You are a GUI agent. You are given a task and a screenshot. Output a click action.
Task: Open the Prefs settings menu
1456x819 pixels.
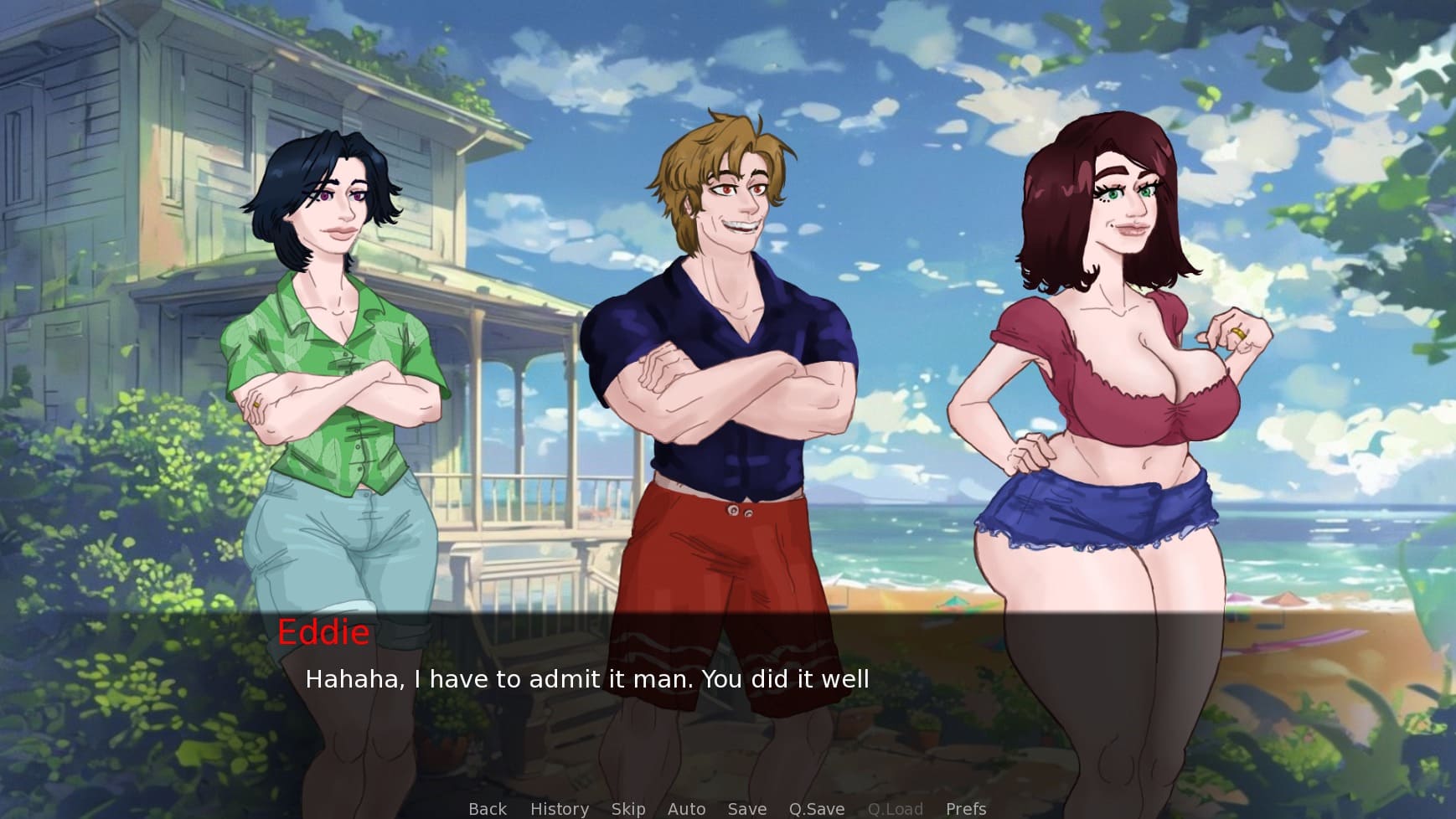point(965,808)
